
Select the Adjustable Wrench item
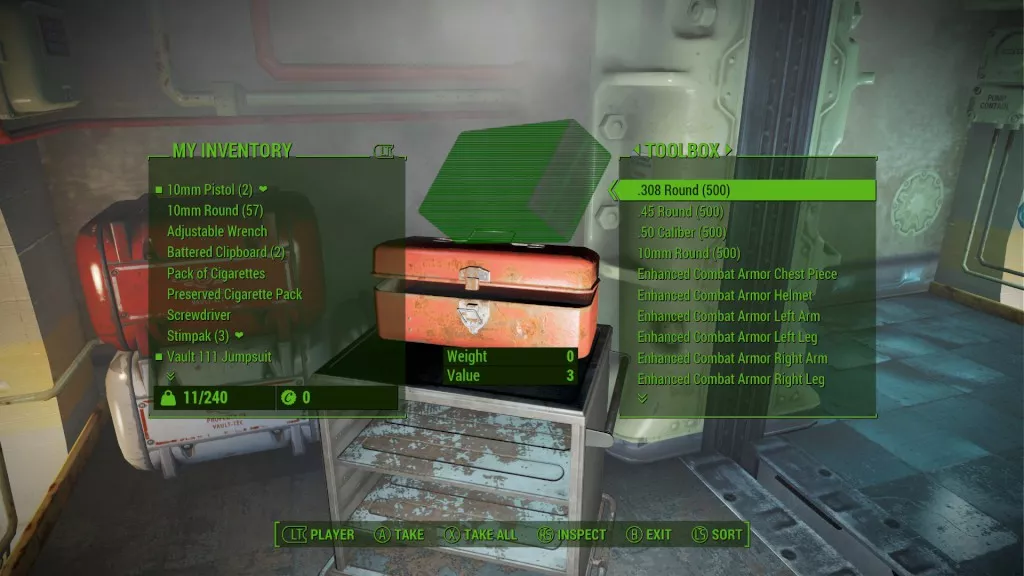(217, 231)
